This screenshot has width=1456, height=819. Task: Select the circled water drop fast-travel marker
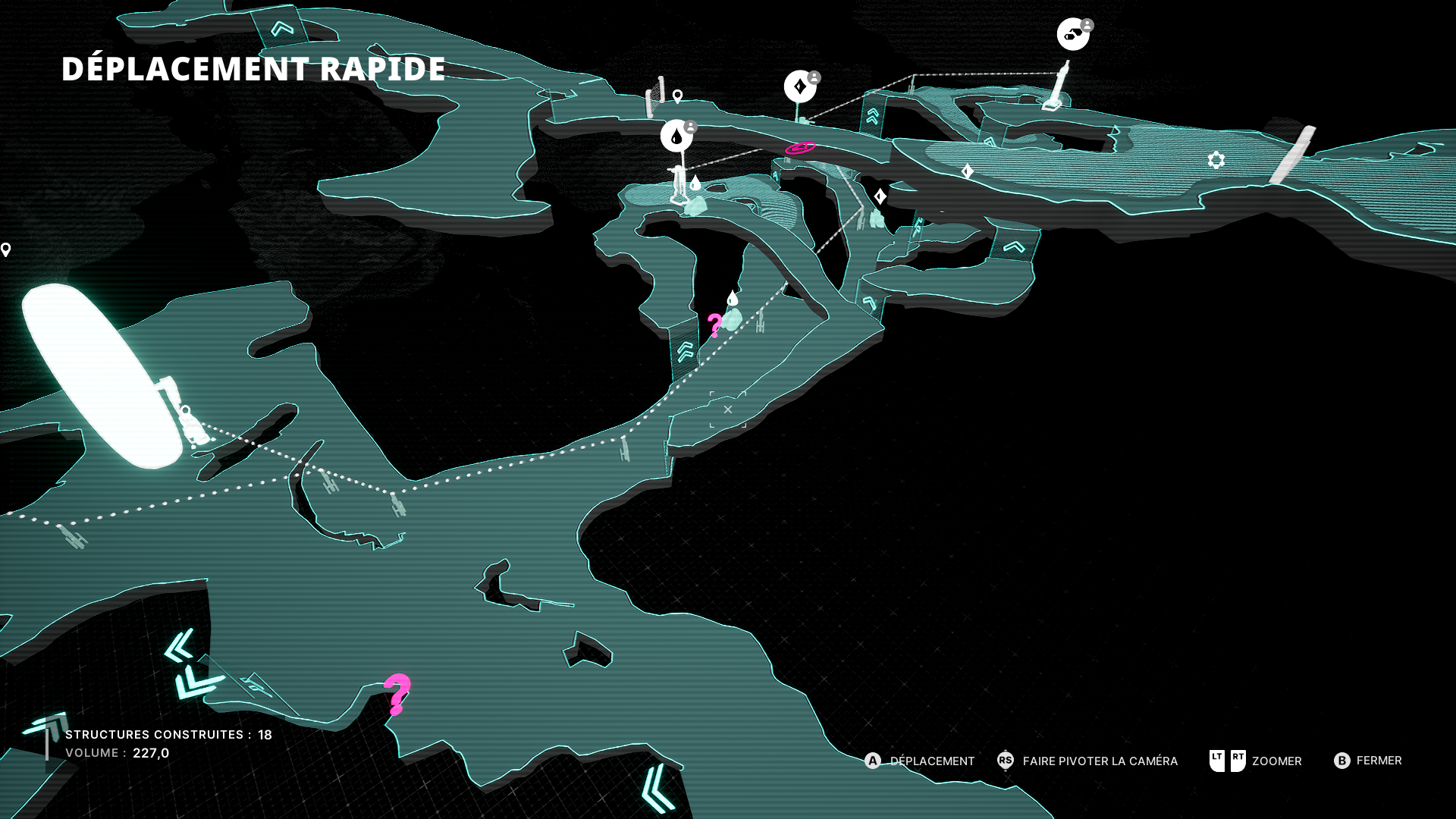point(676,136)
